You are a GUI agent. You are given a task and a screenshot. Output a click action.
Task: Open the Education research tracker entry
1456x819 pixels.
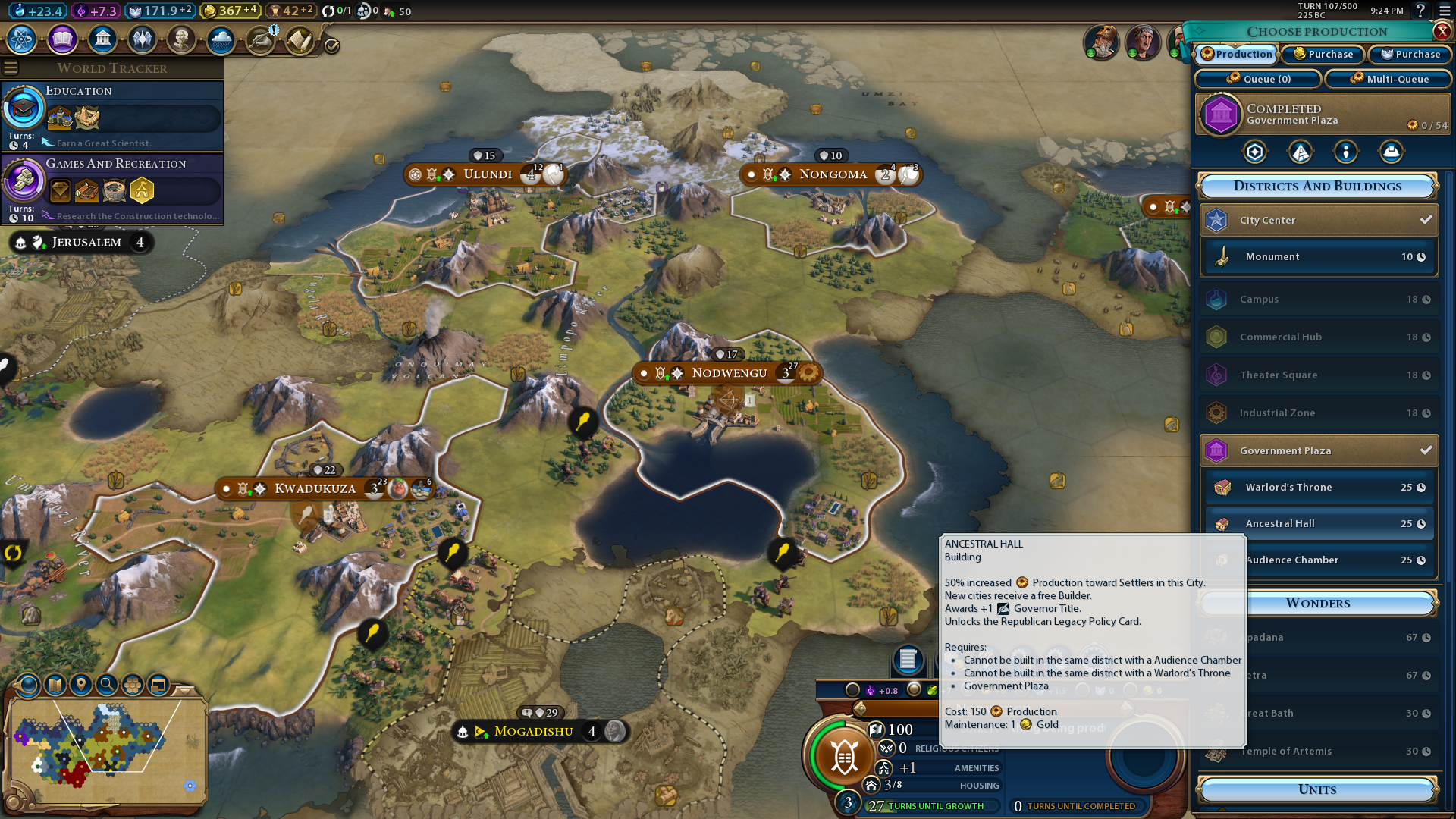point(112,115)
